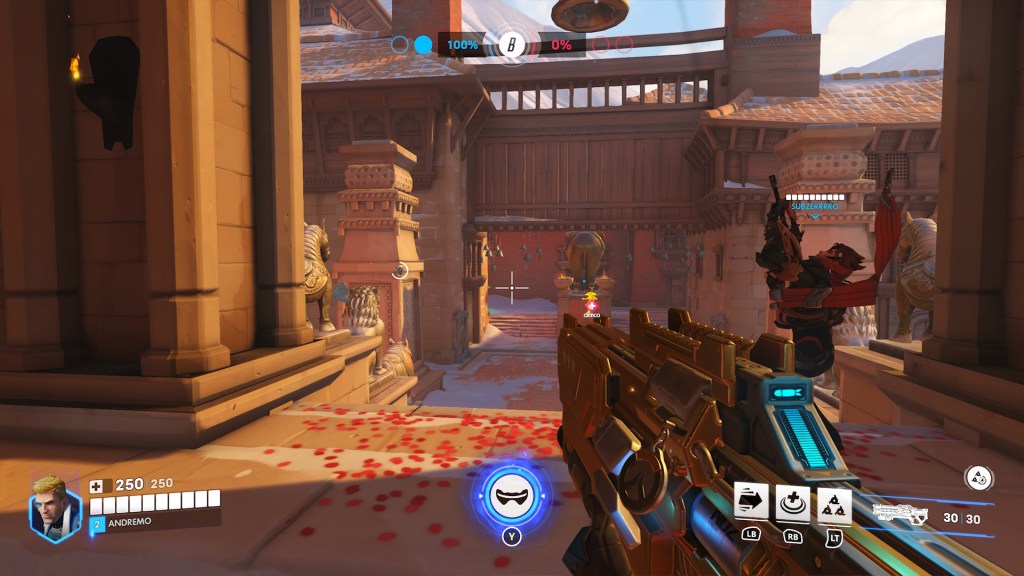Select the Sprint ability icon
This screenshot has width=1024, height=576.
[x=751, y=500]
